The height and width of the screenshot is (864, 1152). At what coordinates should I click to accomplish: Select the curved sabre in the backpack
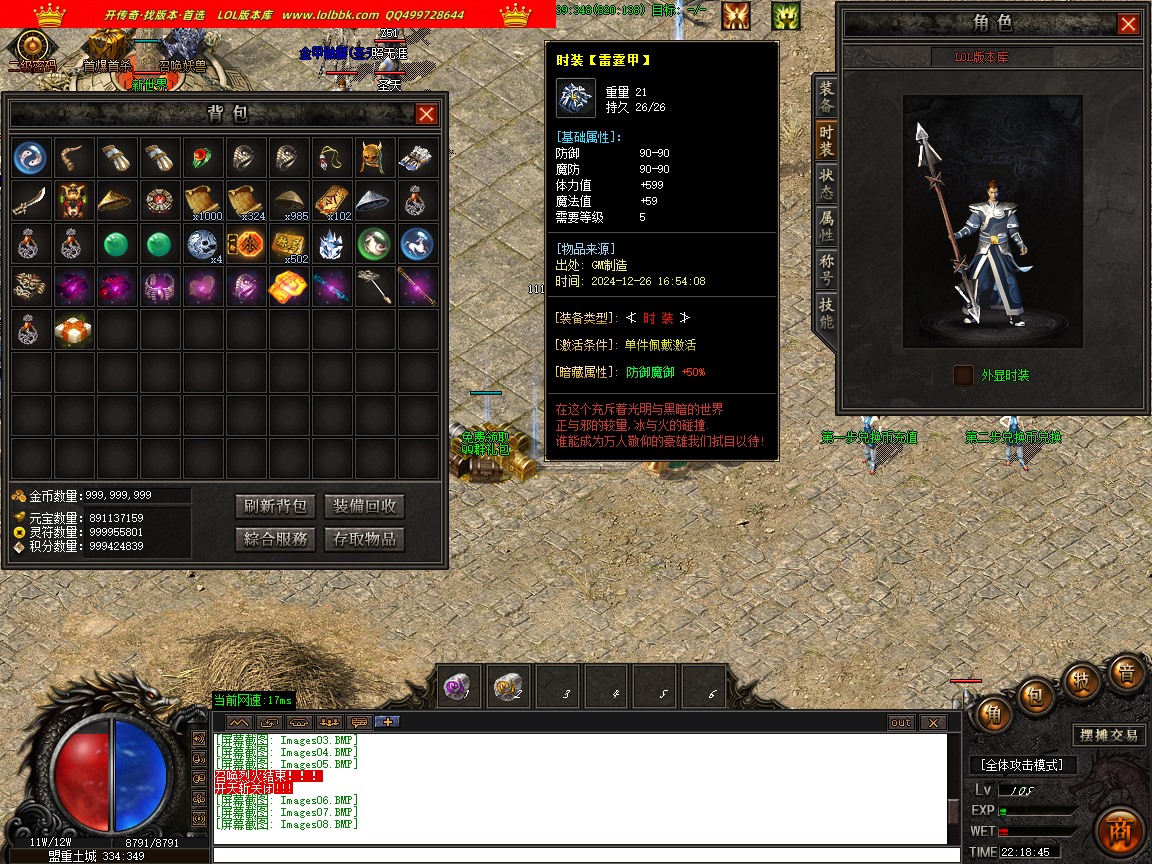point(30,201)
